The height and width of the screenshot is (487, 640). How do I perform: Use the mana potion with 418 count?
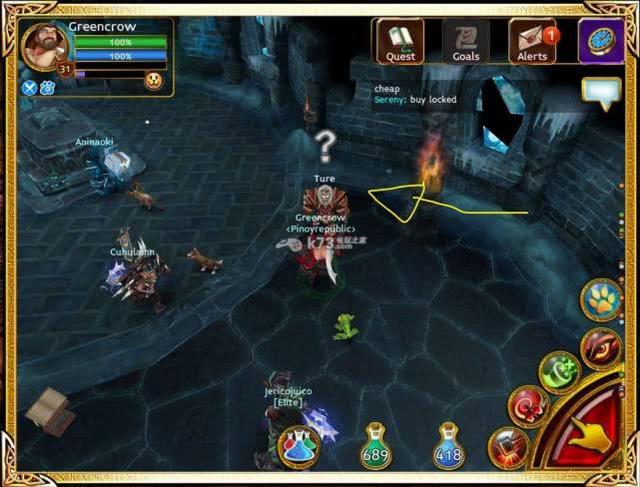pyautogui.click(x=449, y=445)
